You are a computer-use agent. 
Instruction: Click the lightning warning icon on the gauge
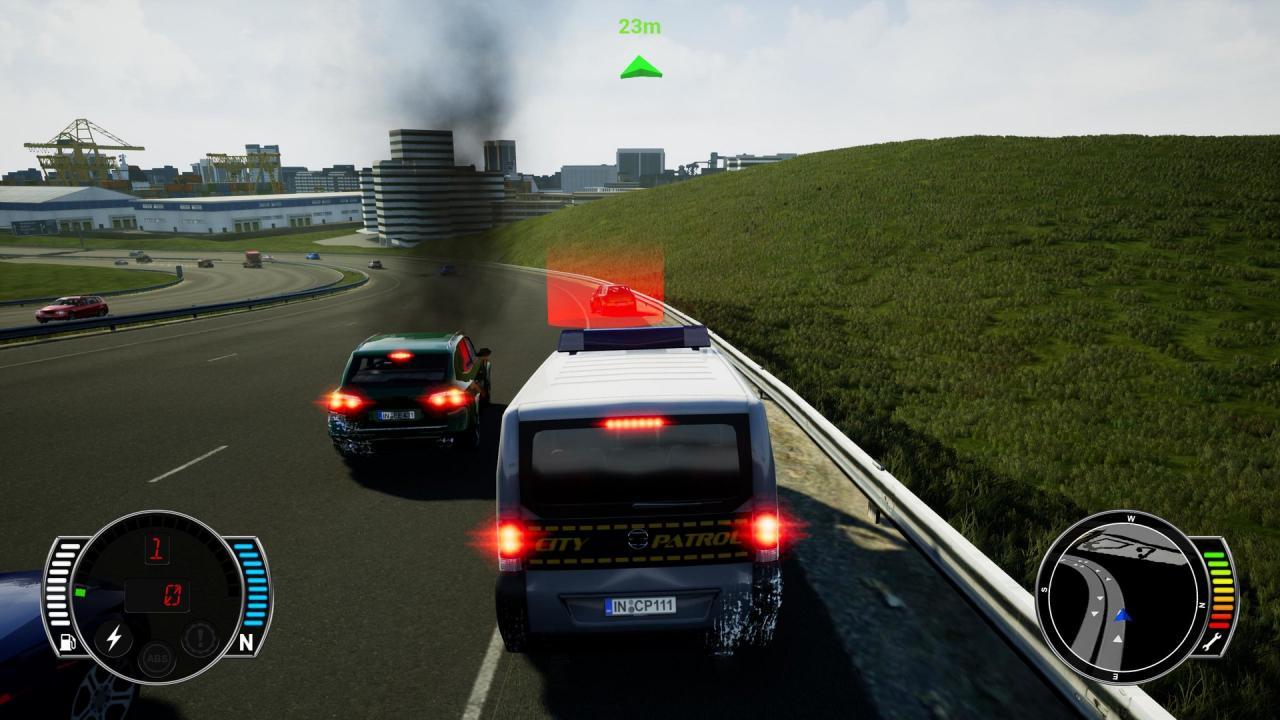click(113, 638)
